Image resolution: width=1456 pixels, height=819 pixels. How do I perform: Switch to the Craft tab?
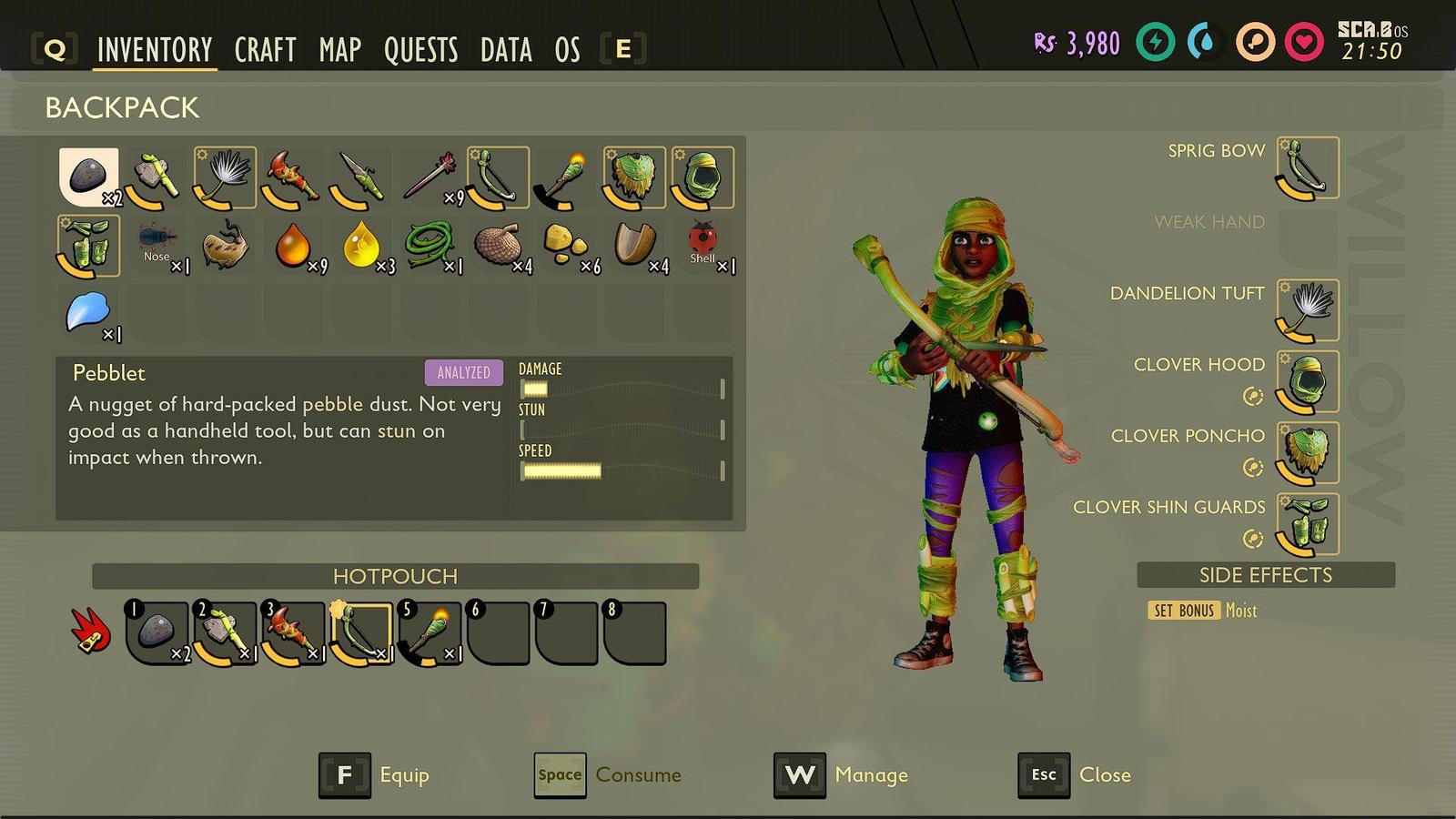265,49
